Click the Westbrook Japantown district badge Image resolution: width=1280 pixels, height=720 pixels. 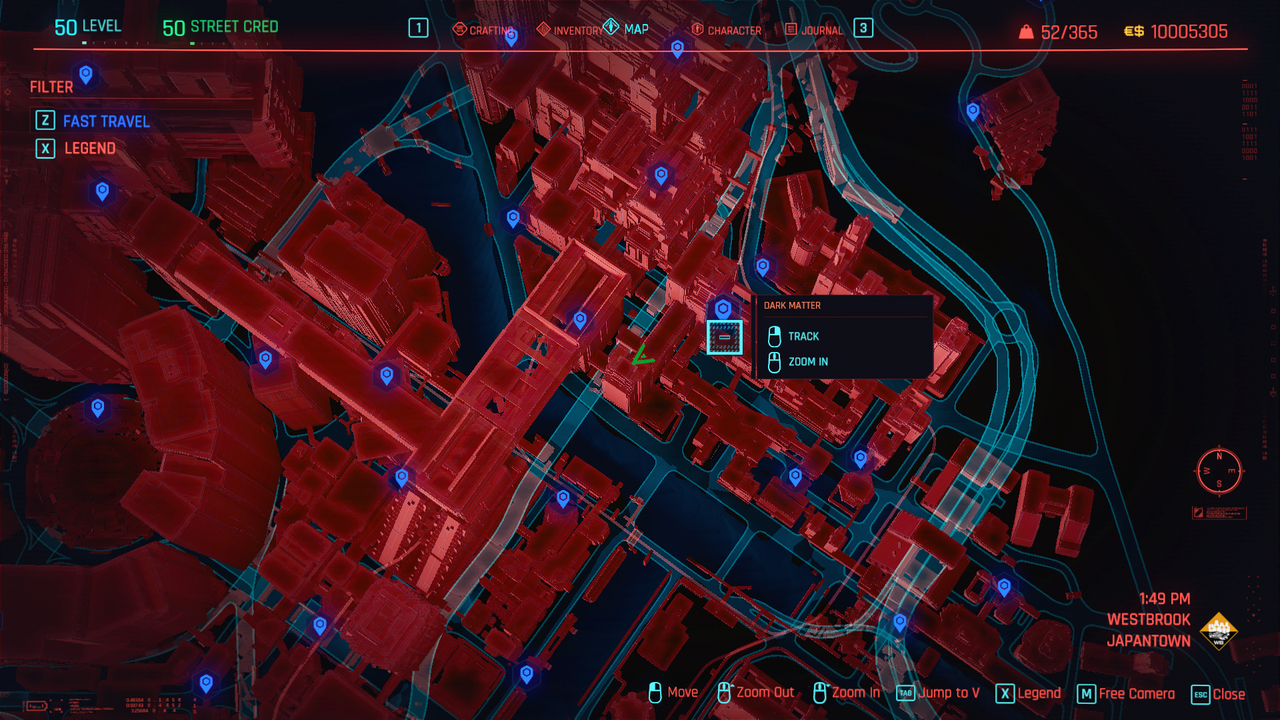(1218, 631)
